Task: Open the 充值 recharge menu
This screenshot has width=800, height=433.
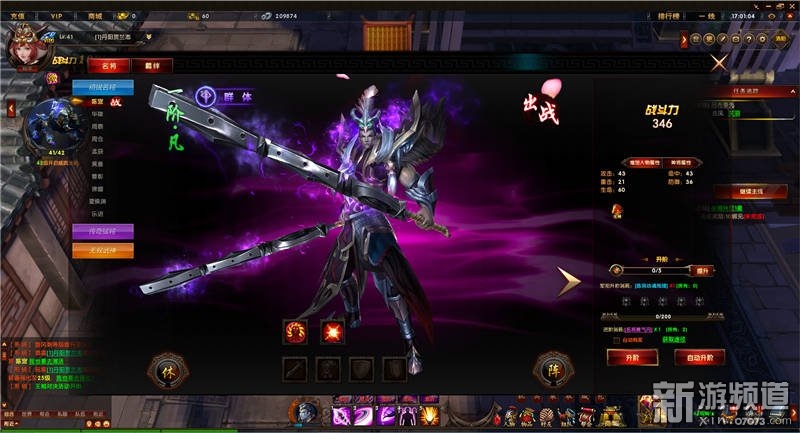Action: (15, 16)
